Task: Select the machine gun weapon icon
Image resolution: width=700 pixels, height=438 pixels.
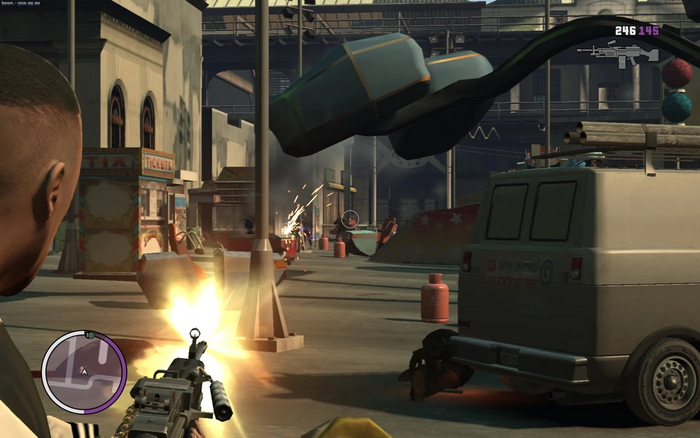Action: point(623,51)
